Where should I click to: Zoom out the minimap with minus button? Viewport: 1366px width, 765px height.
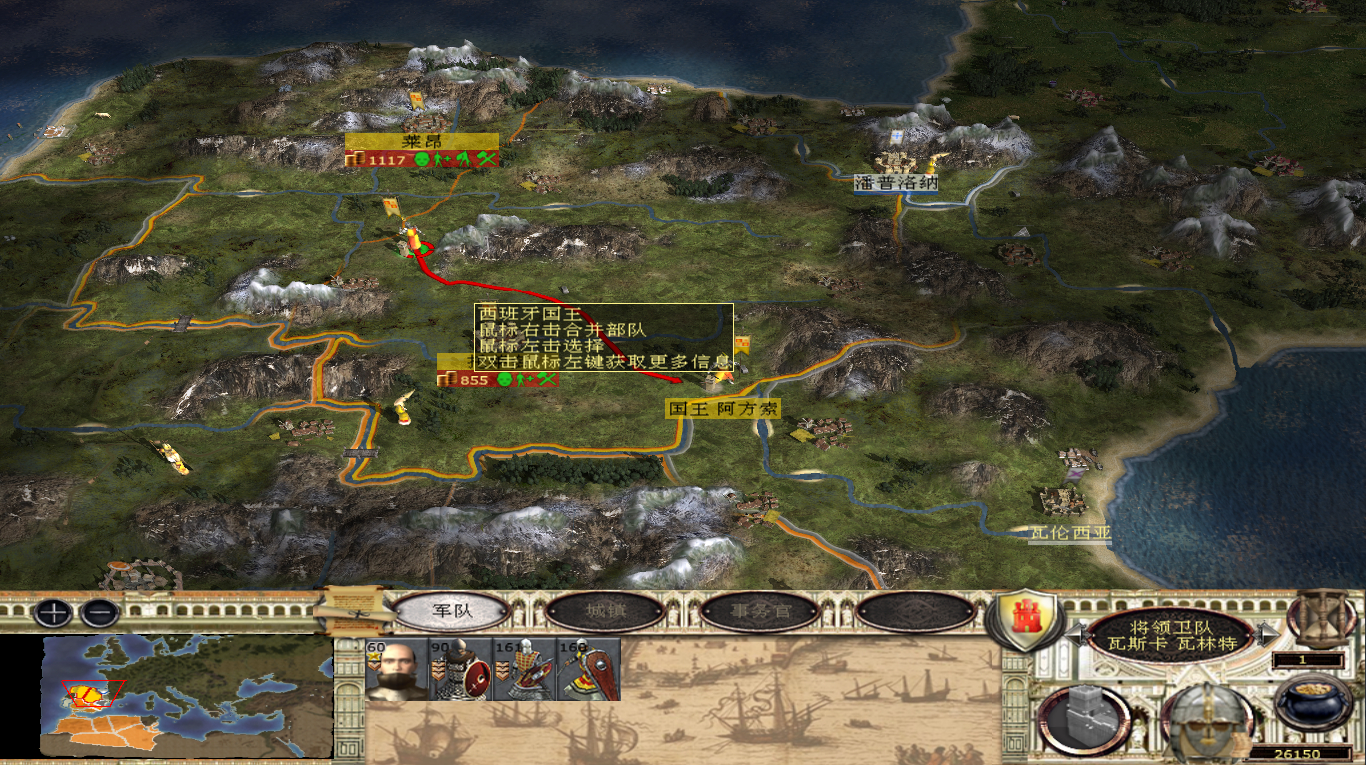pos(100,612)
